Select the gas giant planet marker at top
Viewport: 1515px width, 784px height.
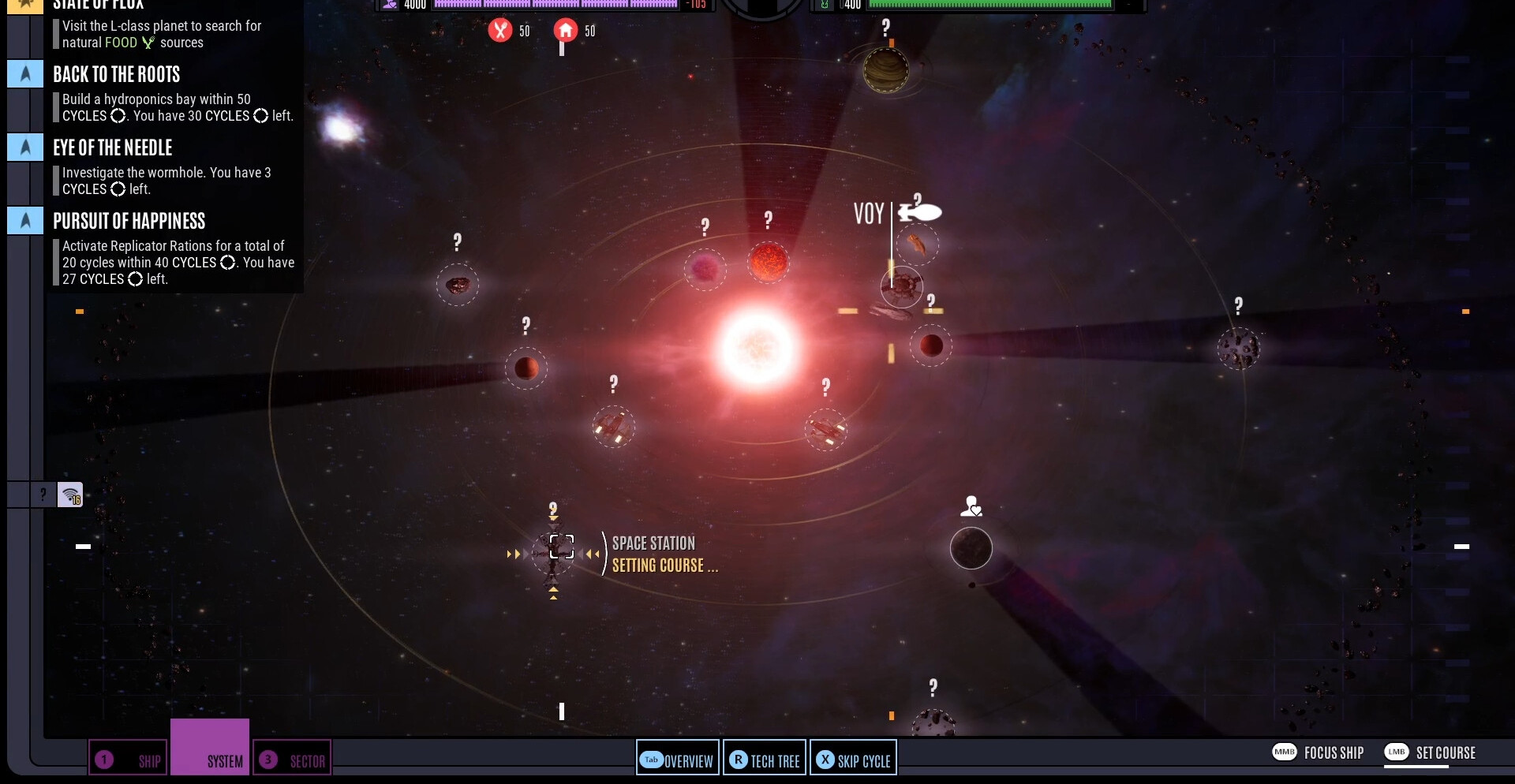pos(885,70)
